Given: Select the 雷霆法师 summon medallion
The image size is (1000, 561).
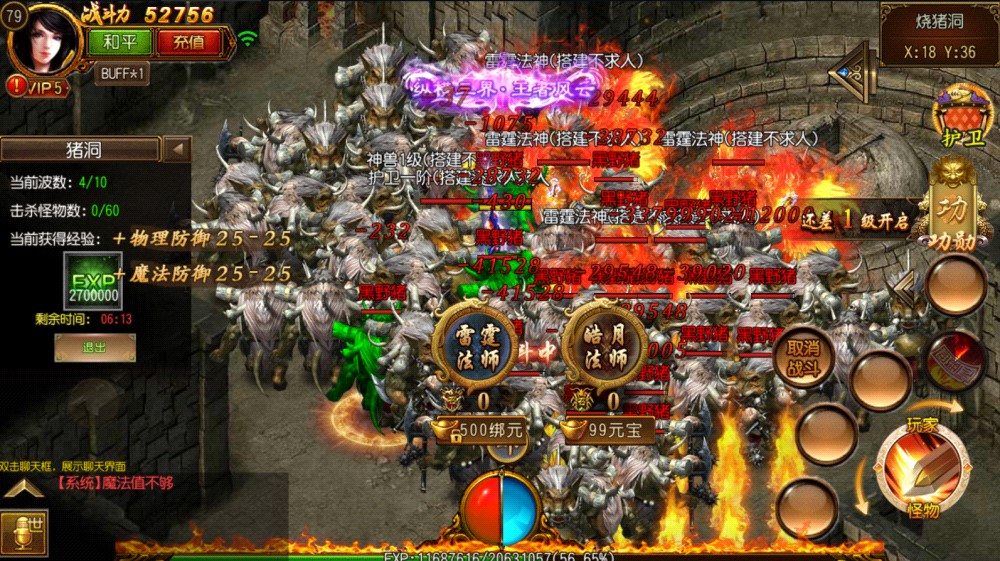Looking at the screenshot, I should [x=472, y=347].
